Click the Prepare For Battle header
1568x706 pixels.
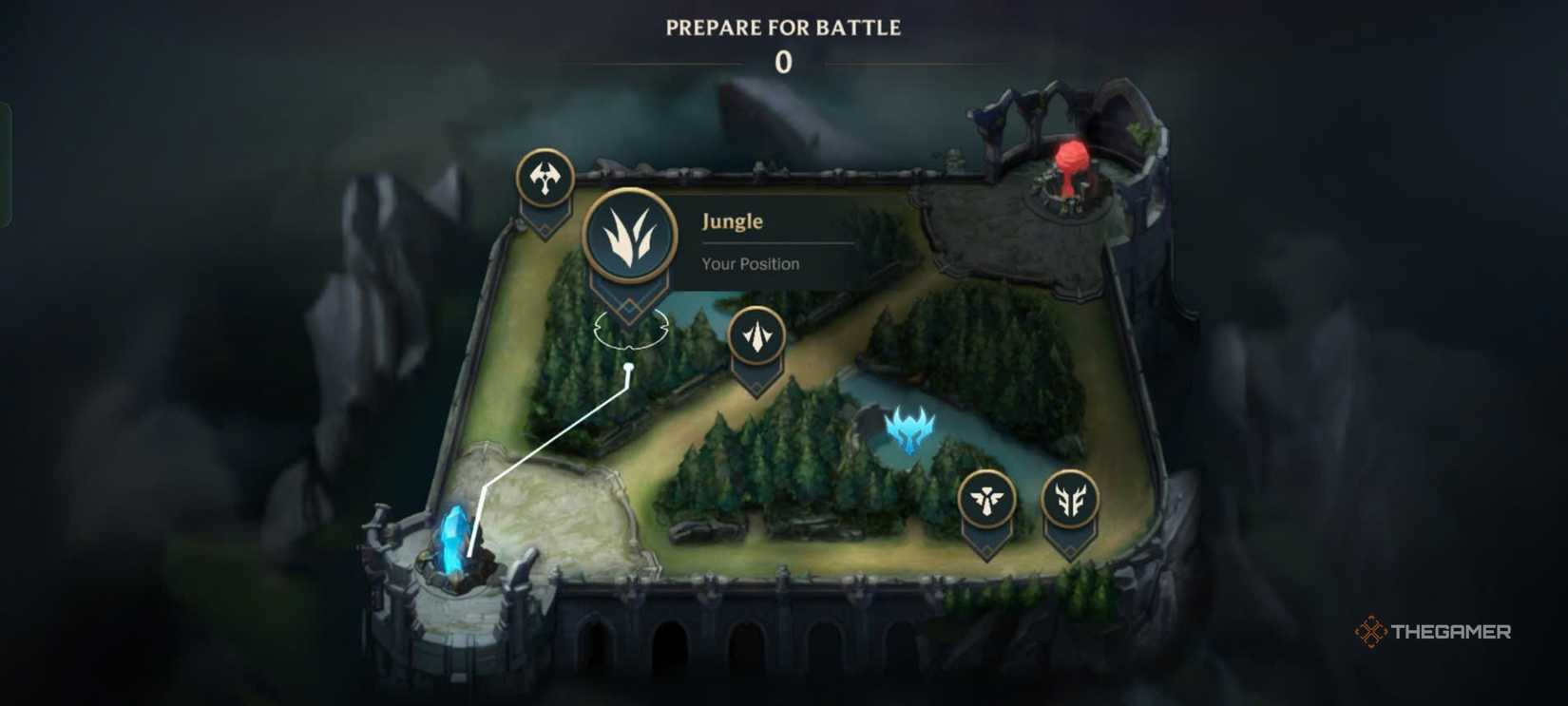pyautogui.click(x=782, y=27)
